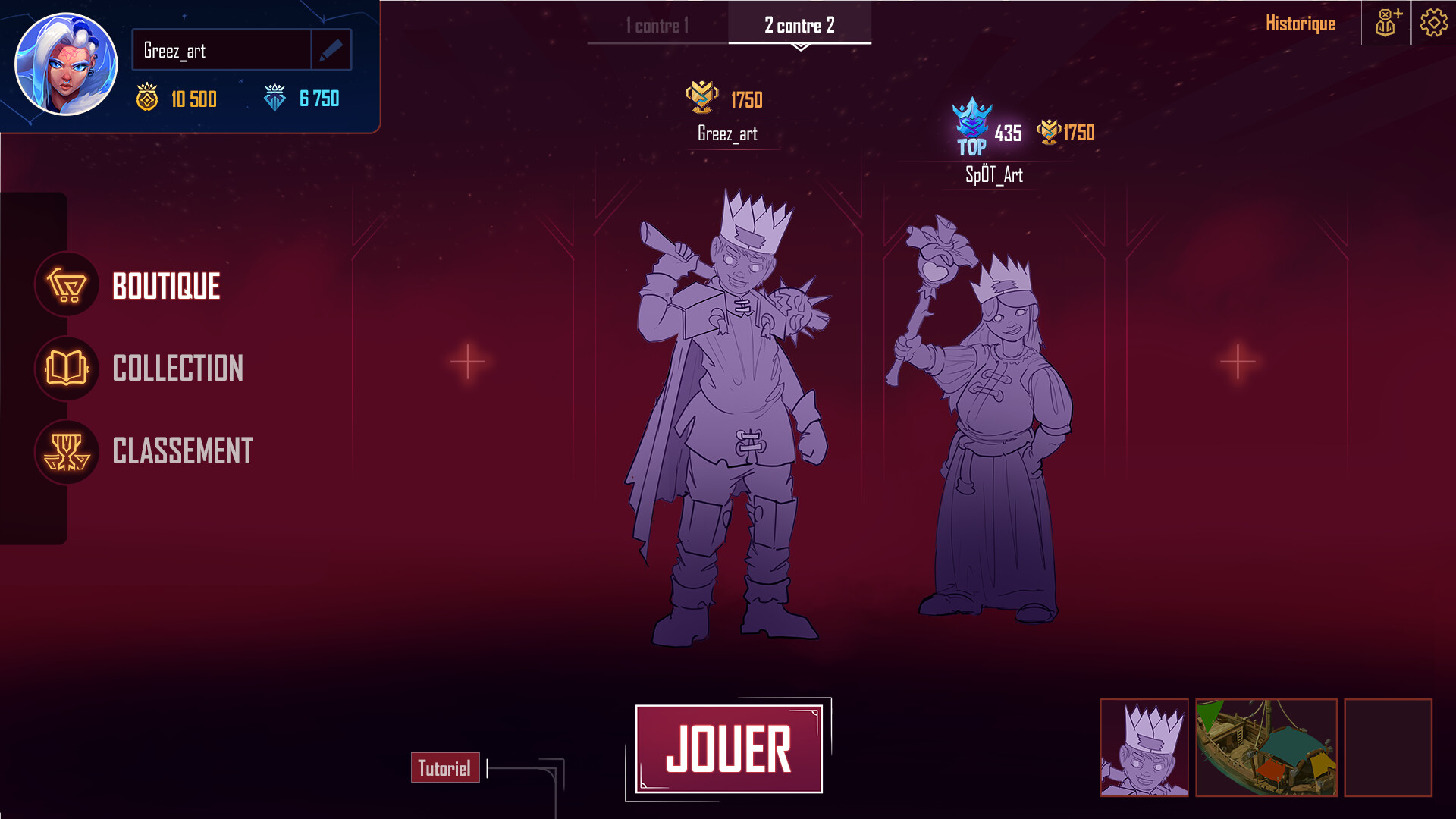
Task: Select the crowned king character thumbnail
Action: 1144,746
